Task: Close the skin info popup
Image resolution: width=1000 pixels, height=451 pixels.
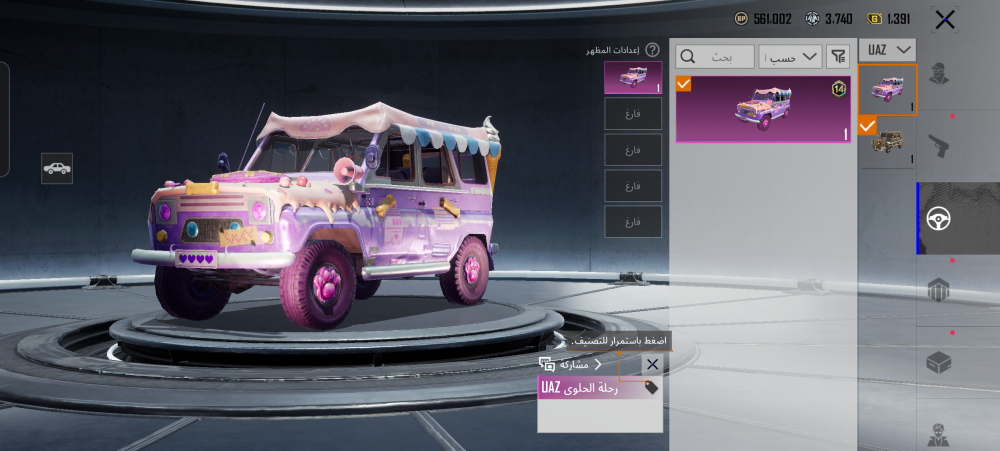Action: coord(652,365)
